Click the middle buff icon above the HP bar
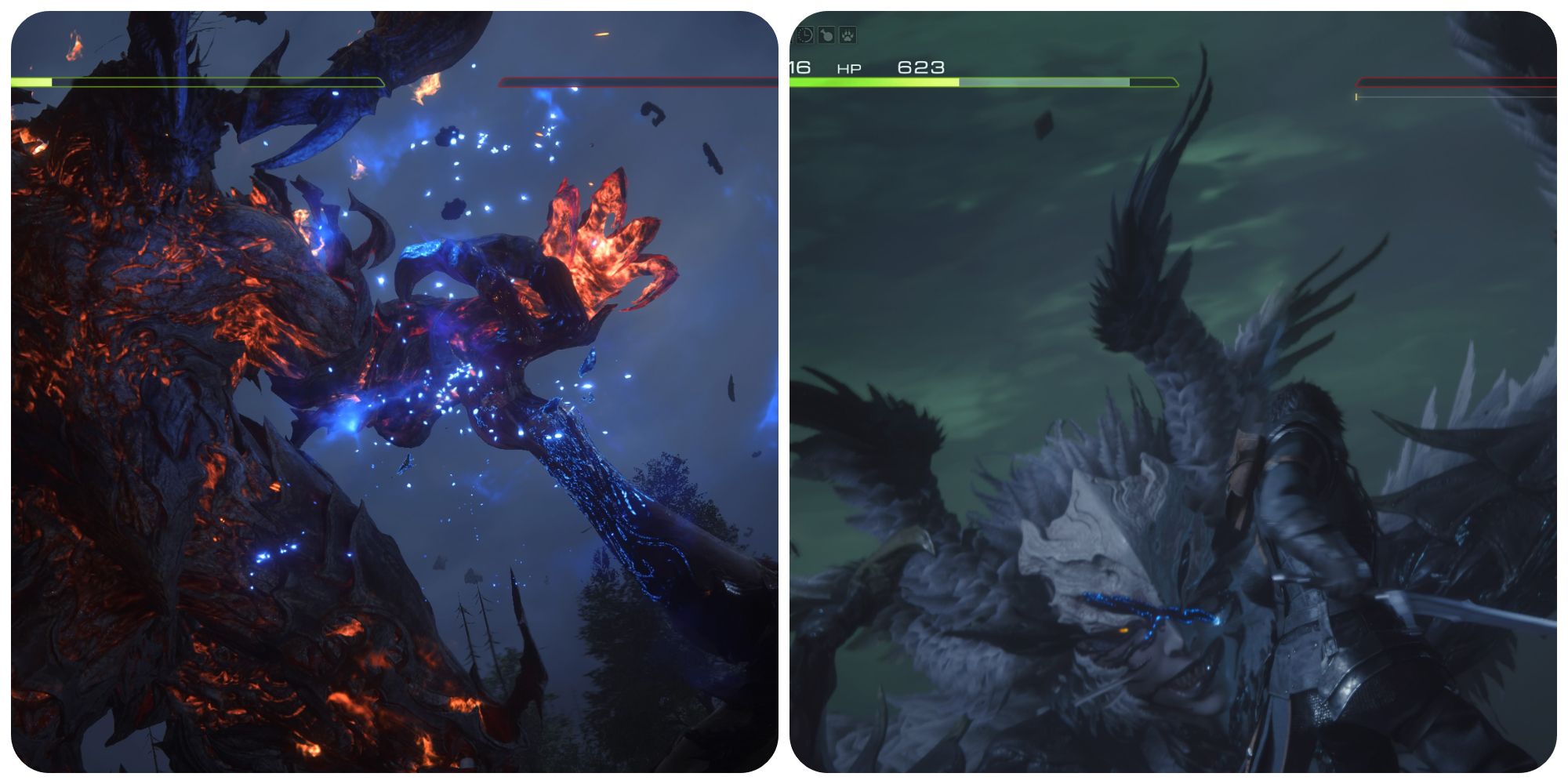The width and height of the screenshot is (1568, 784). (826, 35)
